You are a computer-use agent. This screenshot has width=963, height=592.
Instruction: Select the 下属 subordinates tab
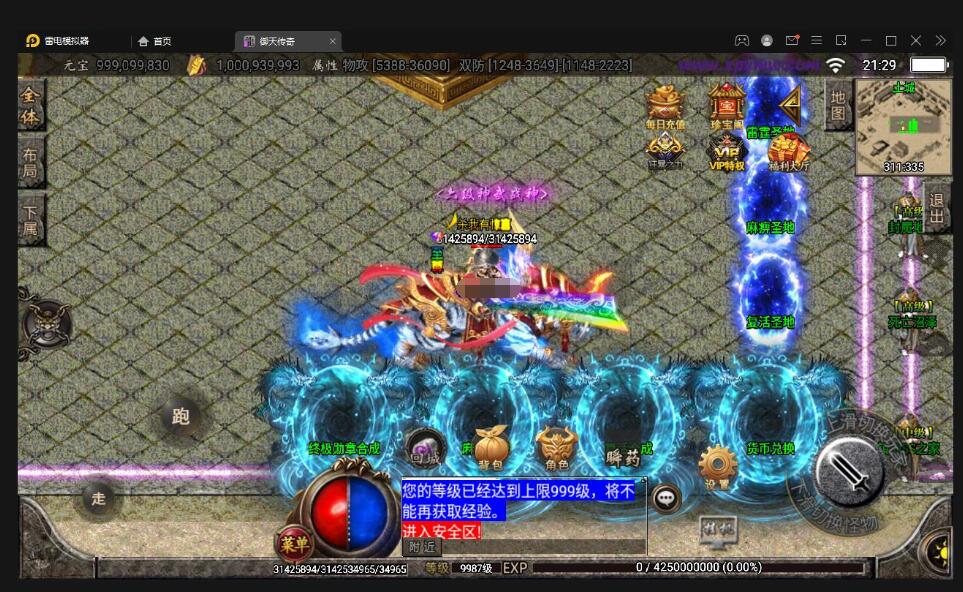[32, 220]
